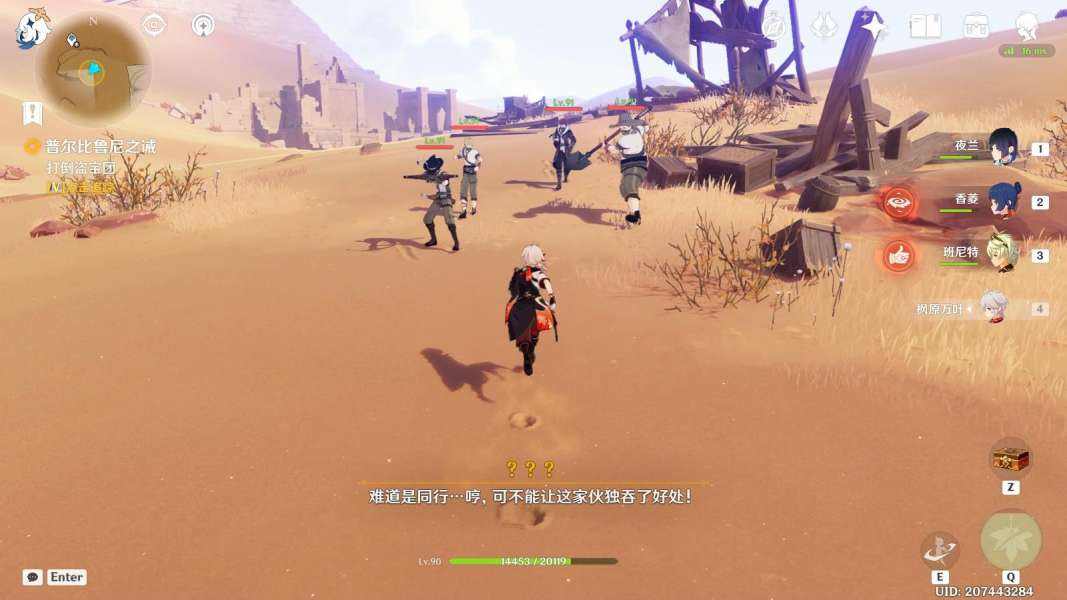Use the treasure chest gadget
1067x600 pixels.
tap(1010, 459)
